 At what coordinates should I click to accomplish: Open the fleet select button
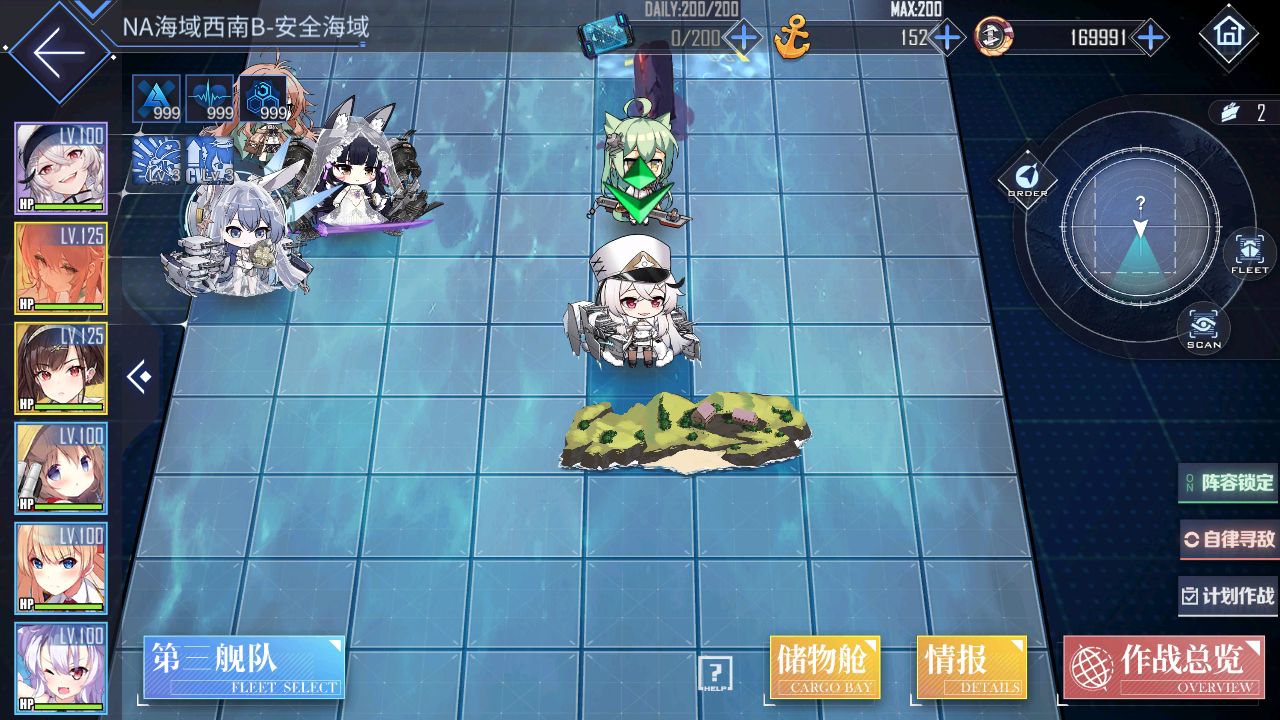[244, 667]
